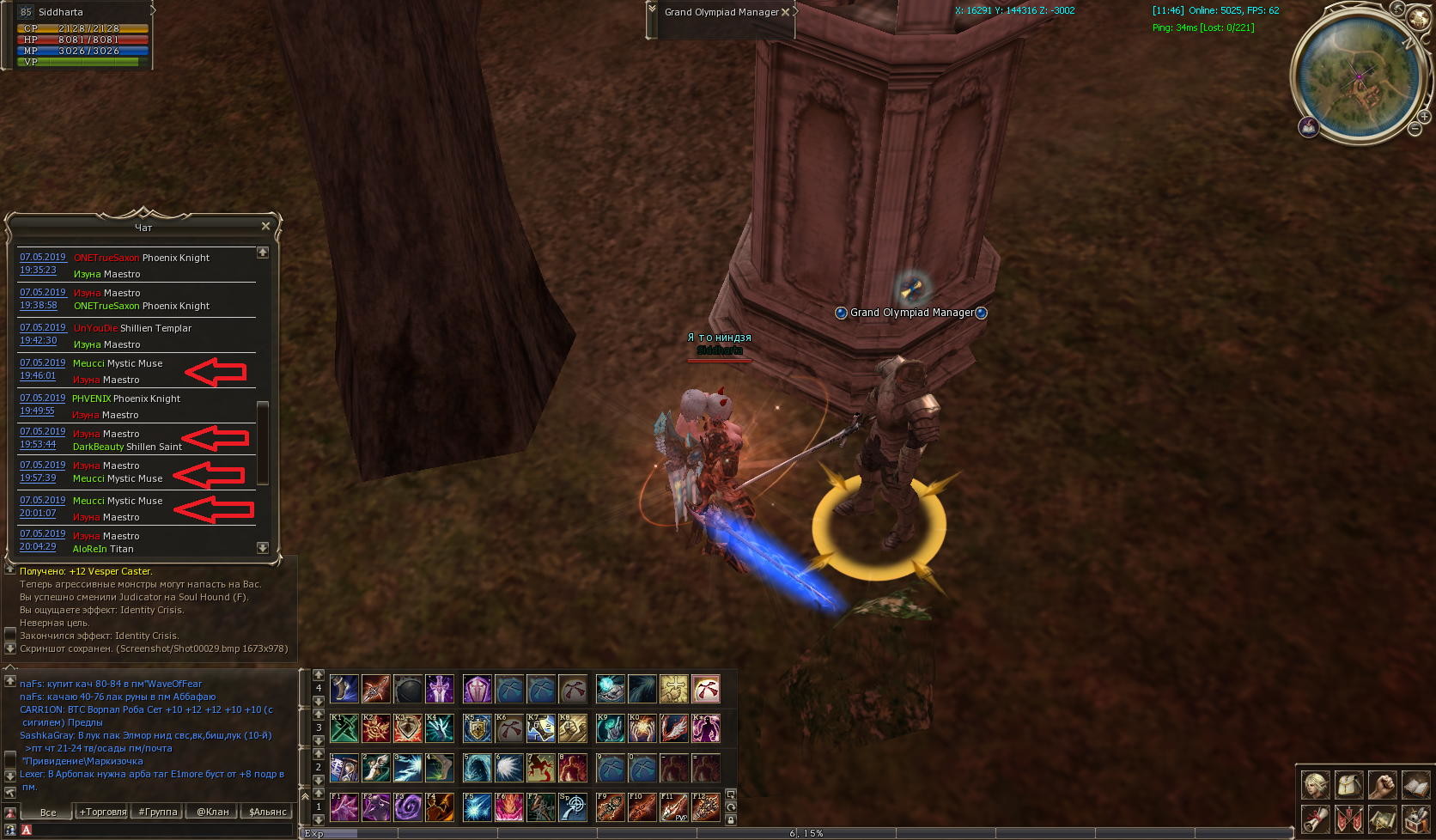
Task: Open the world map scroll icon
Action: tap(1382, 819)
